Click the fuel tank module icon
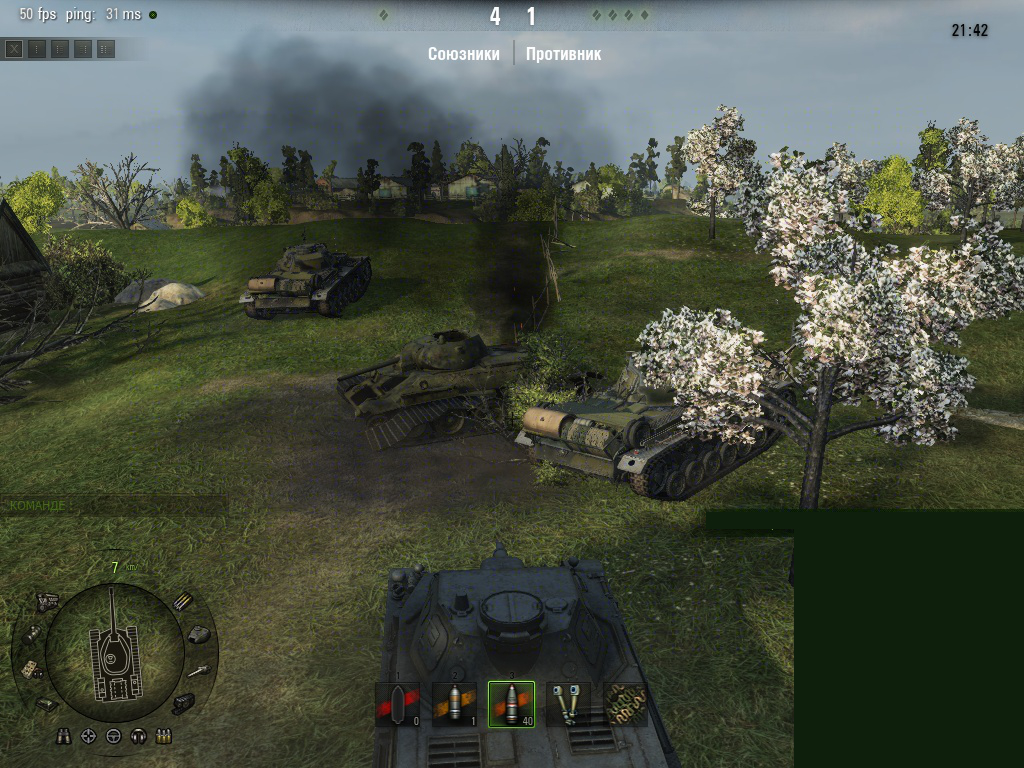 33,633
